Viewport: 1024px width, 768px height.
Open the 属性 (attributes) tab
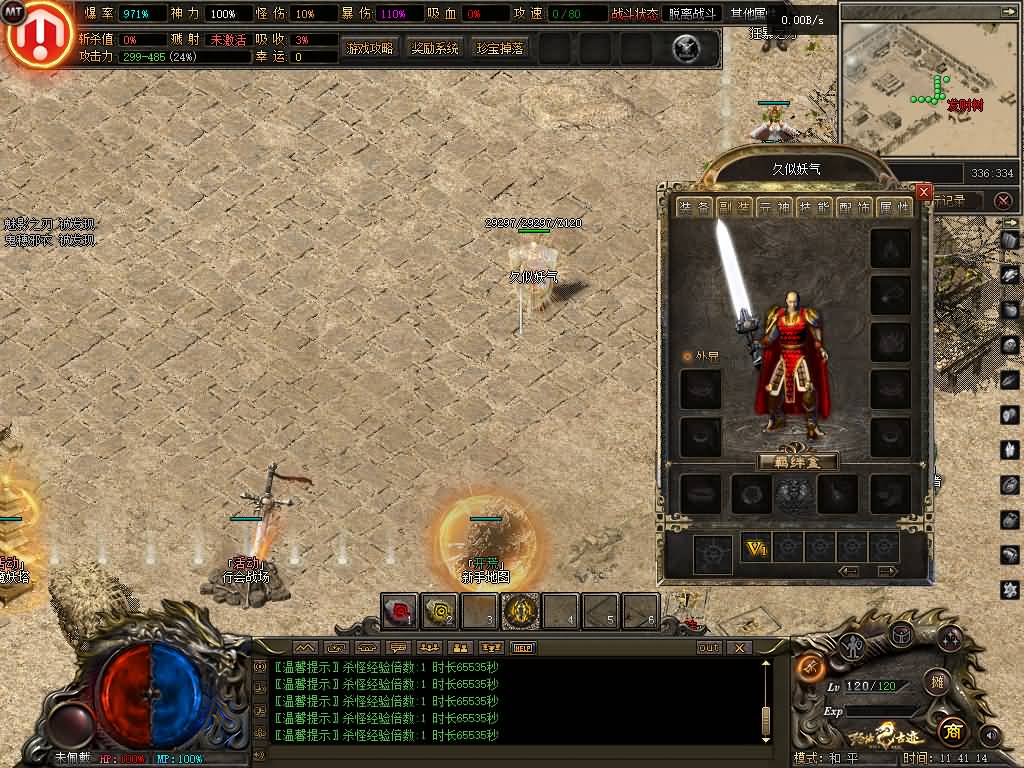pos(895,207)
